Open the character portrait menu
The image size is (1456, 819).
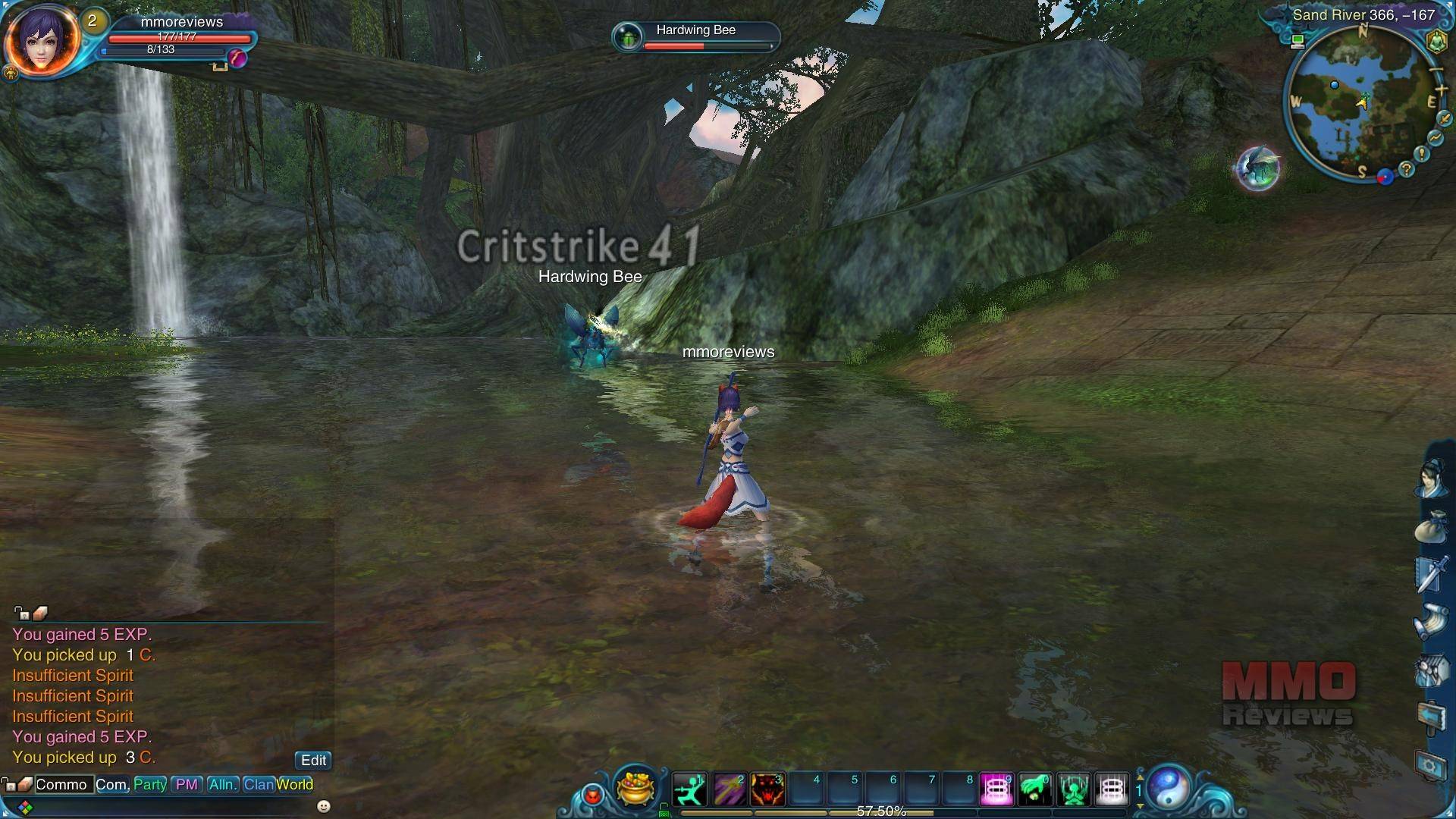coord(42,39)
